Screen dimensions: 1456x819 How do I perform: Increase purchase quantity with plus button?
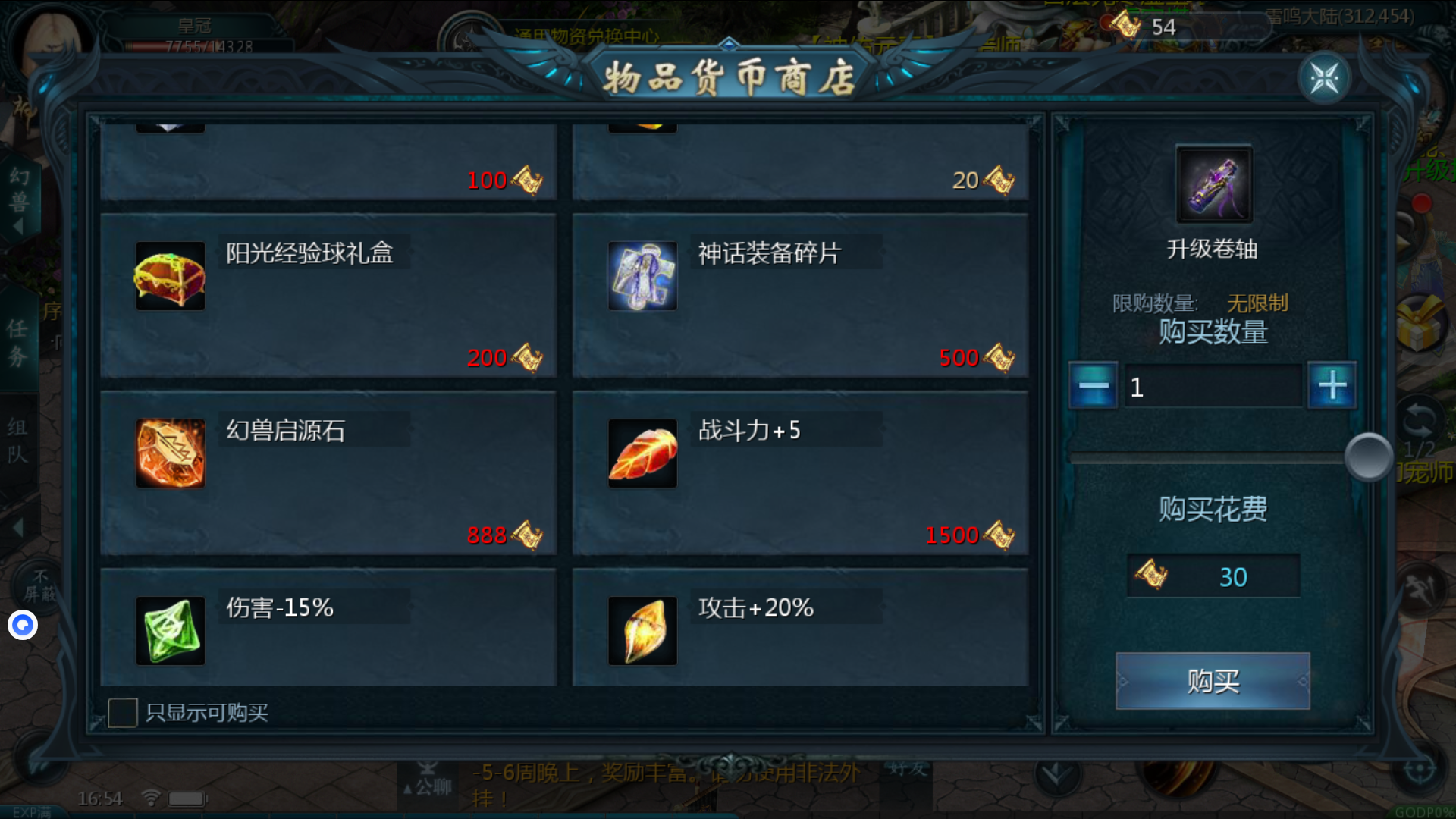tap(1332, 386)
